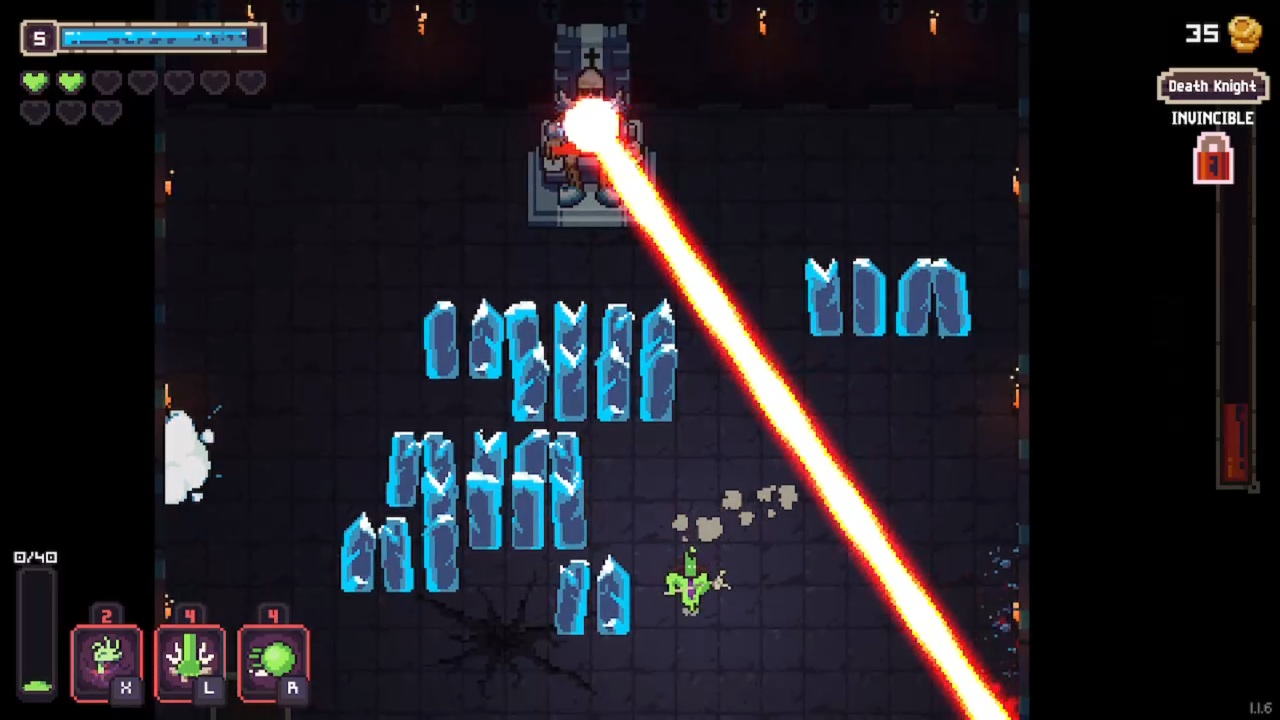Click the R keybind badge on the rightmost ability slot

click(x=292, y=689)
